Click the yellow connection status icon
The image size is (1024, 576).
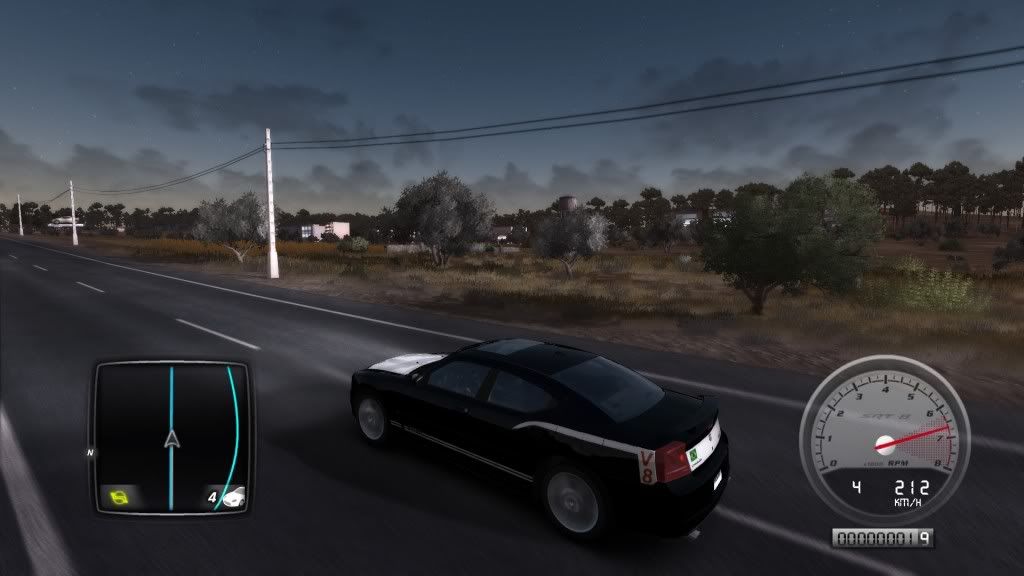(x=121, y=494)
